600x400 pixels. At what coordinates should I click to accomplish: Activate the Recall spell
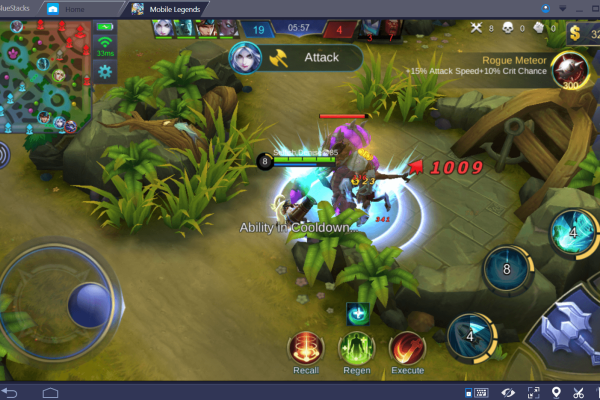tap(306, 348)
